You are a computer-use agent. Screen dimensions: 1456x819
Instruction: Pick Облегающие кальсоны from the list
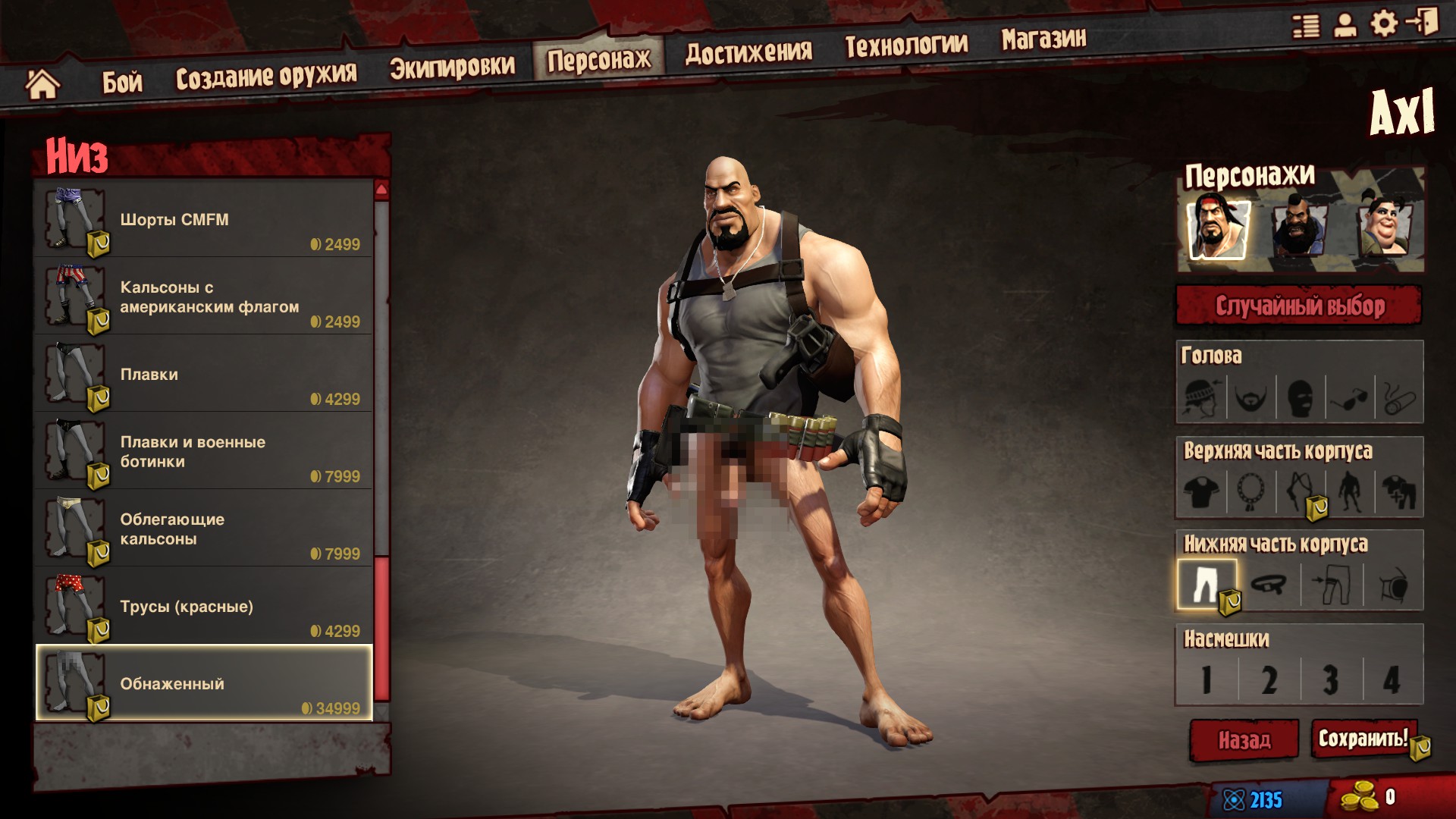tap(203, 529)
